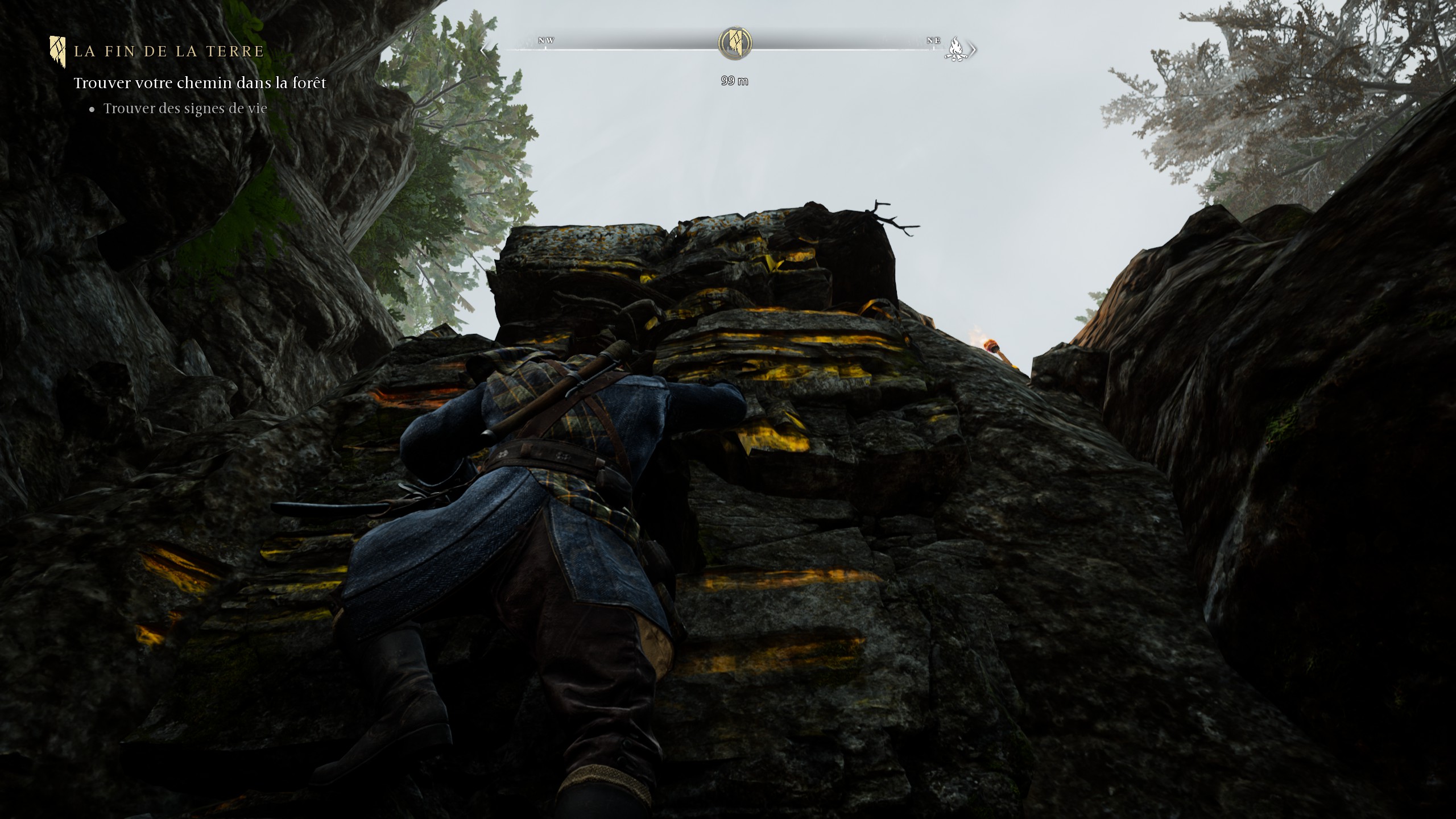Click the campfire icon on the compass
This screenshot has width=1456, height=819.
click(956, 49)
